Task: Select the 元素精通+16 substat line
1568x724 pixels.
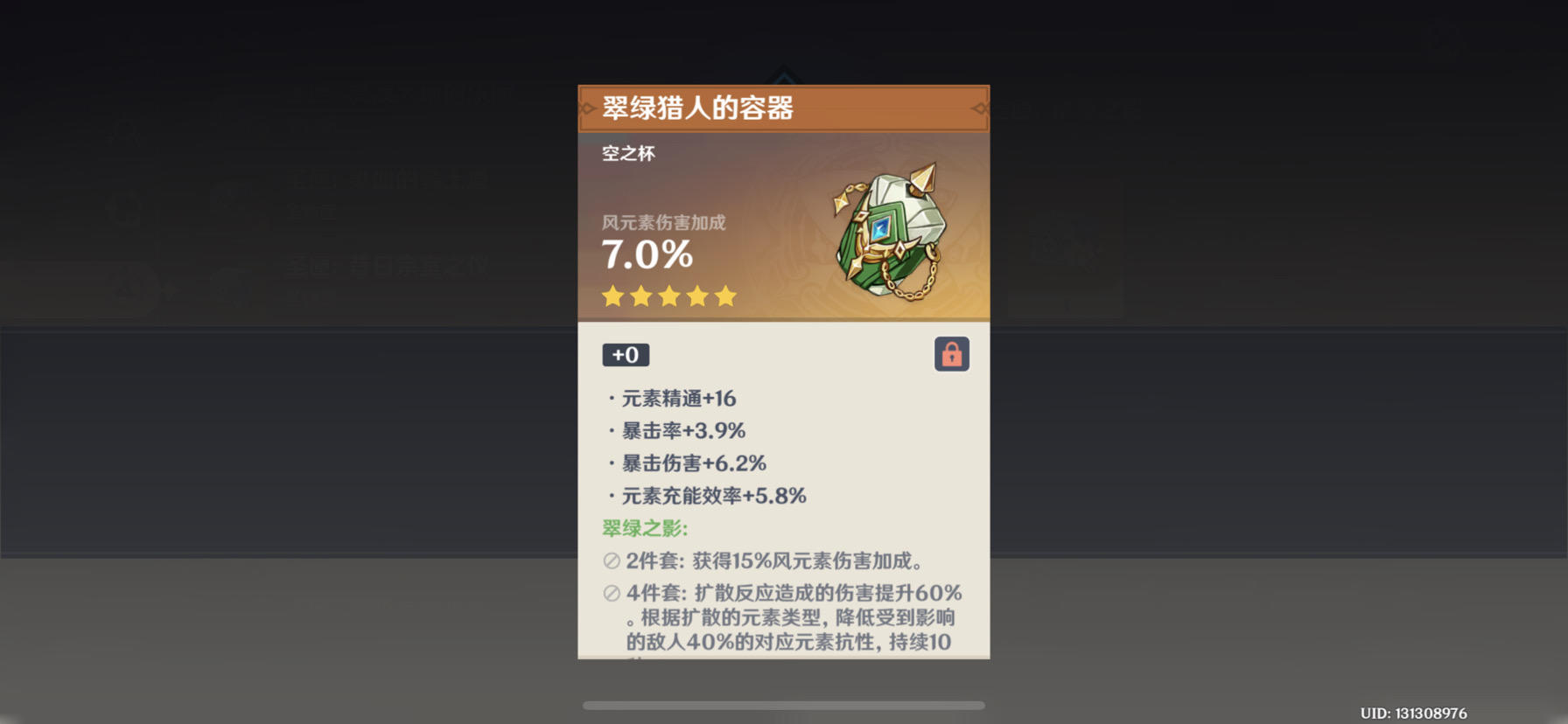Action: (x=674, y=398)
